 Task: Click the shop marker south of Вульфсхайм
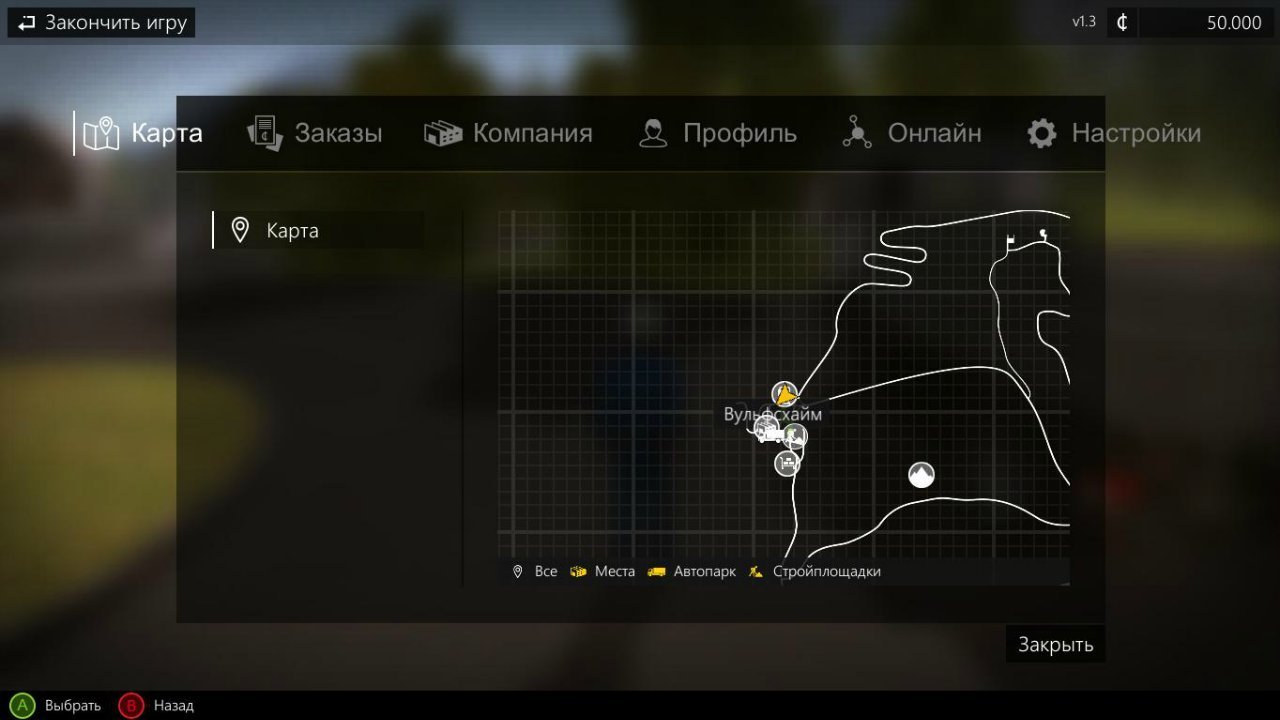pos(786,462)
